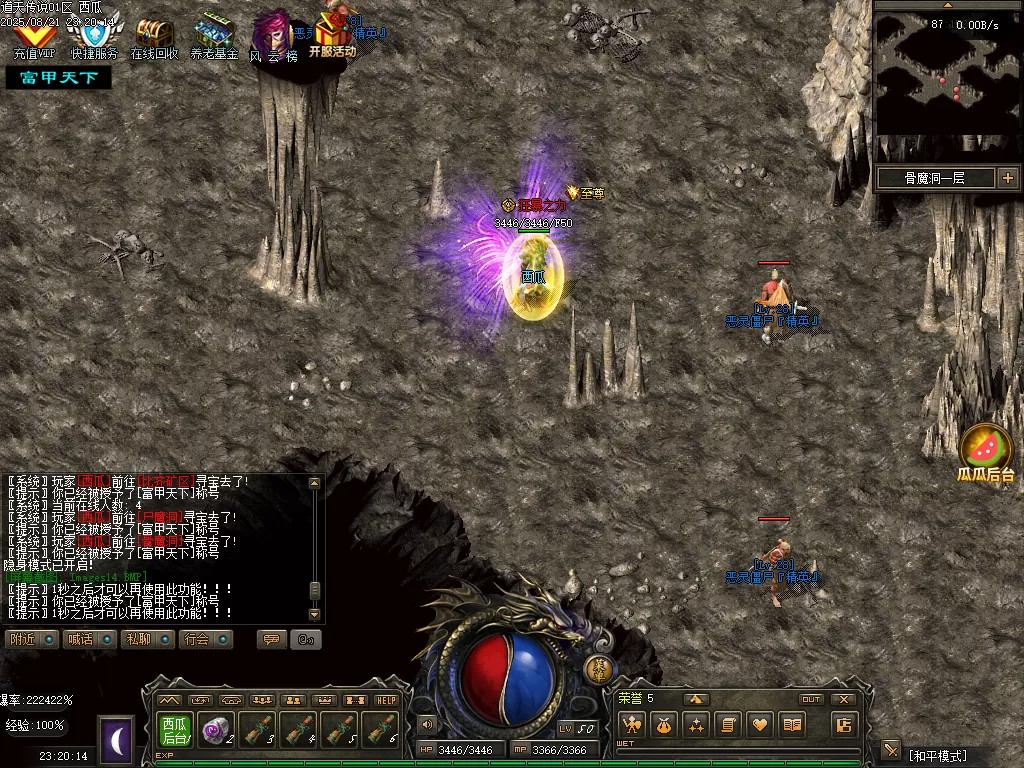
Task: Toggle the sound speaker icon
Action: coord(428,724)
